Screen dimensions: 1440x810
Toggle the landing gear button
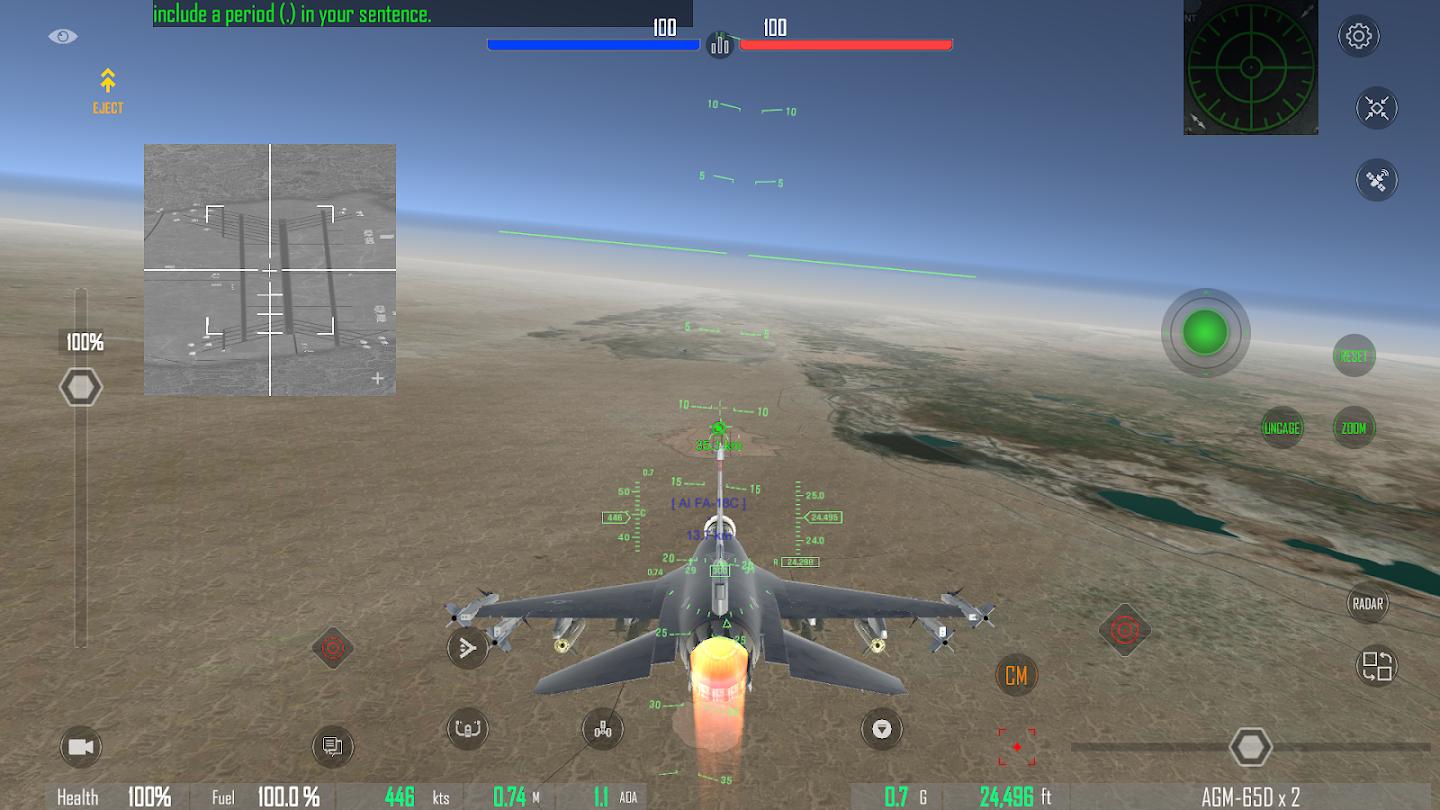(603, 730)
